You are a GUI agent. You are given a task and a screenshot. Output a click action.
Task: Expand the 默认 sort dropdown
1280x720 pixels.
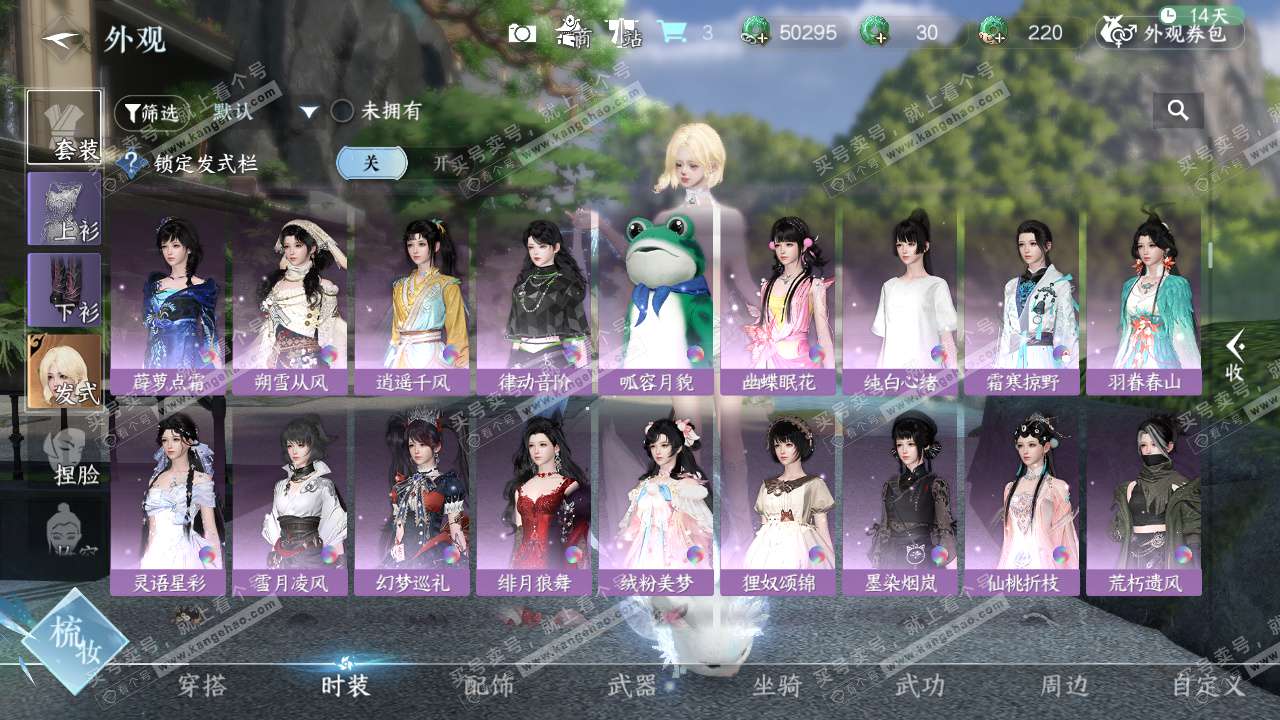pyautogui.click(x=309, y=112)
